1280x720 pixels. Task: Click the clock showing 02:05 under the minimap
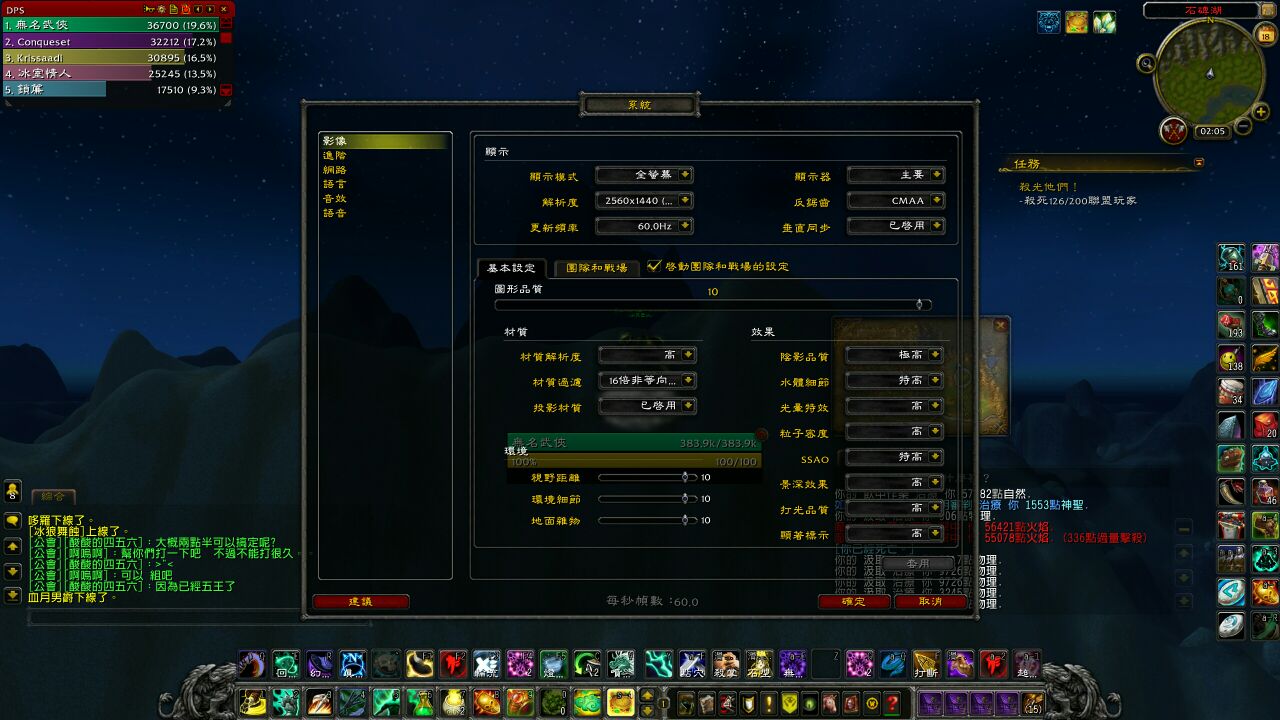point(1213,129)
